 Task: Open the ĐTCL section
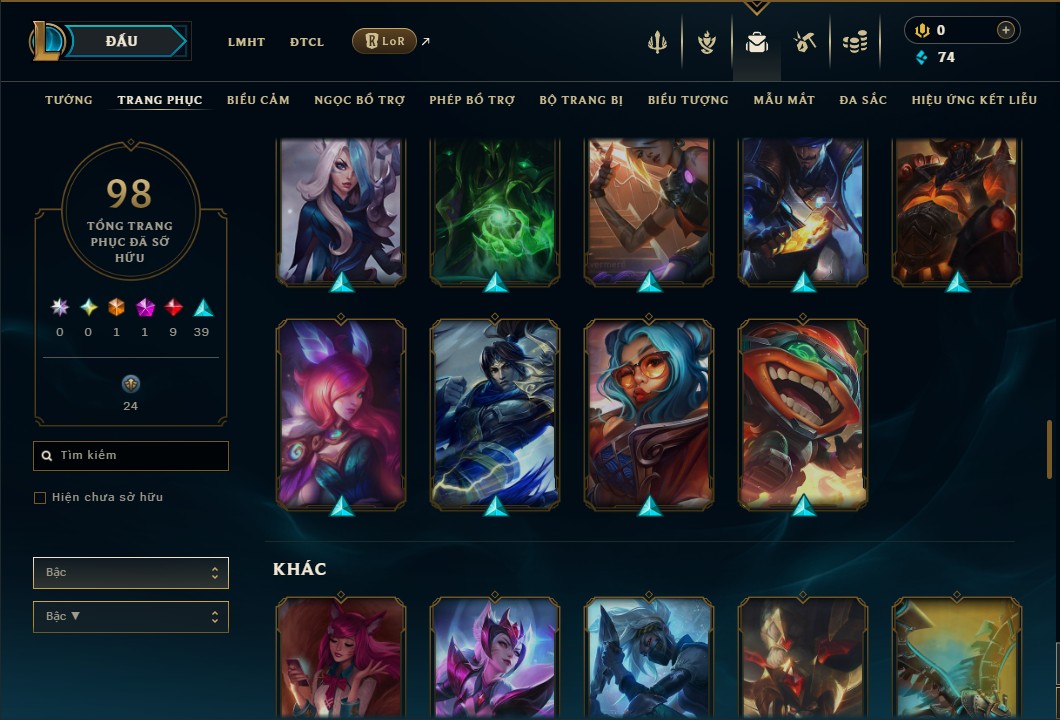click(x=307, y=42)
